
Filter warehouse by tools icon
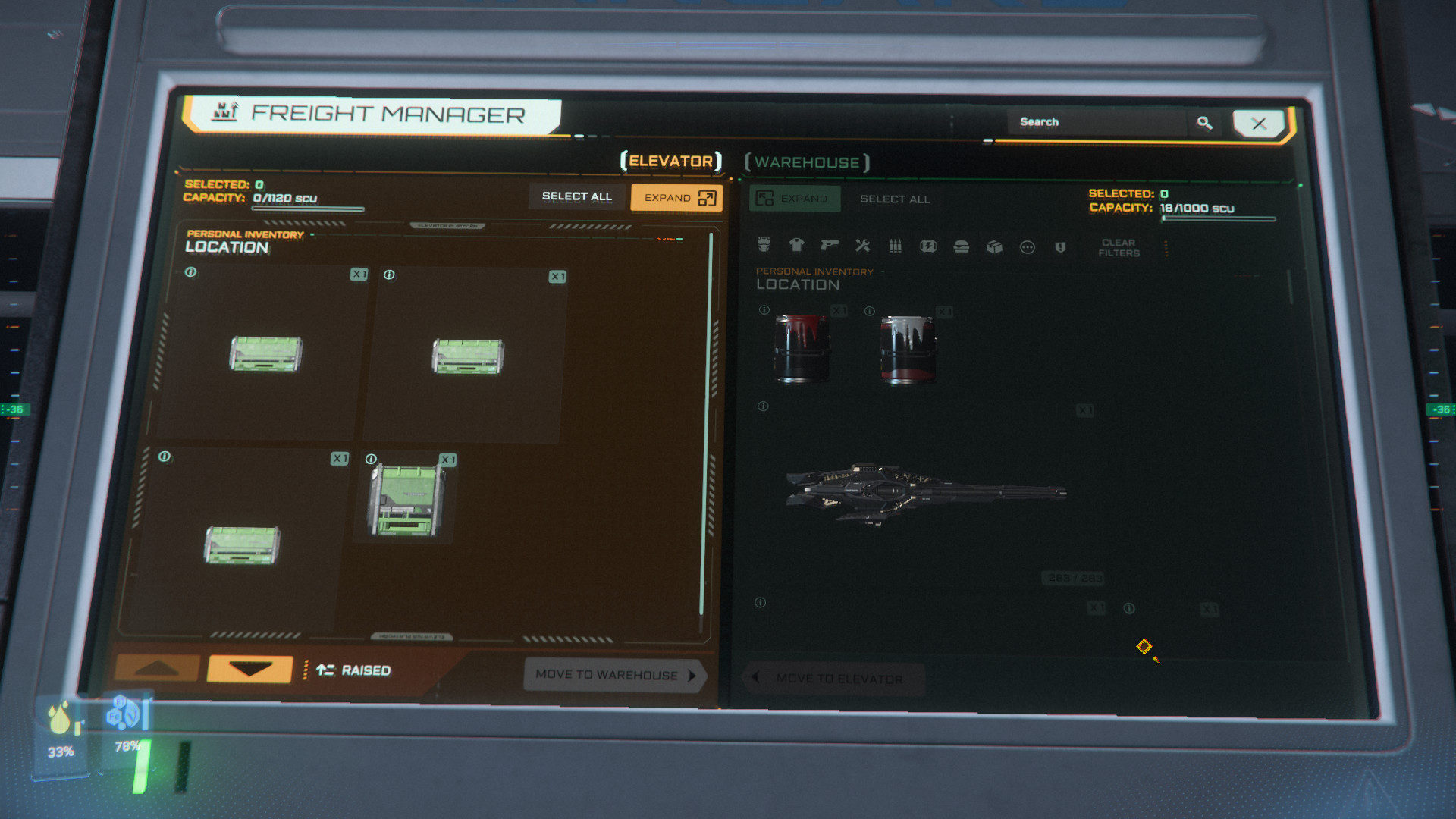click(862, 246)
